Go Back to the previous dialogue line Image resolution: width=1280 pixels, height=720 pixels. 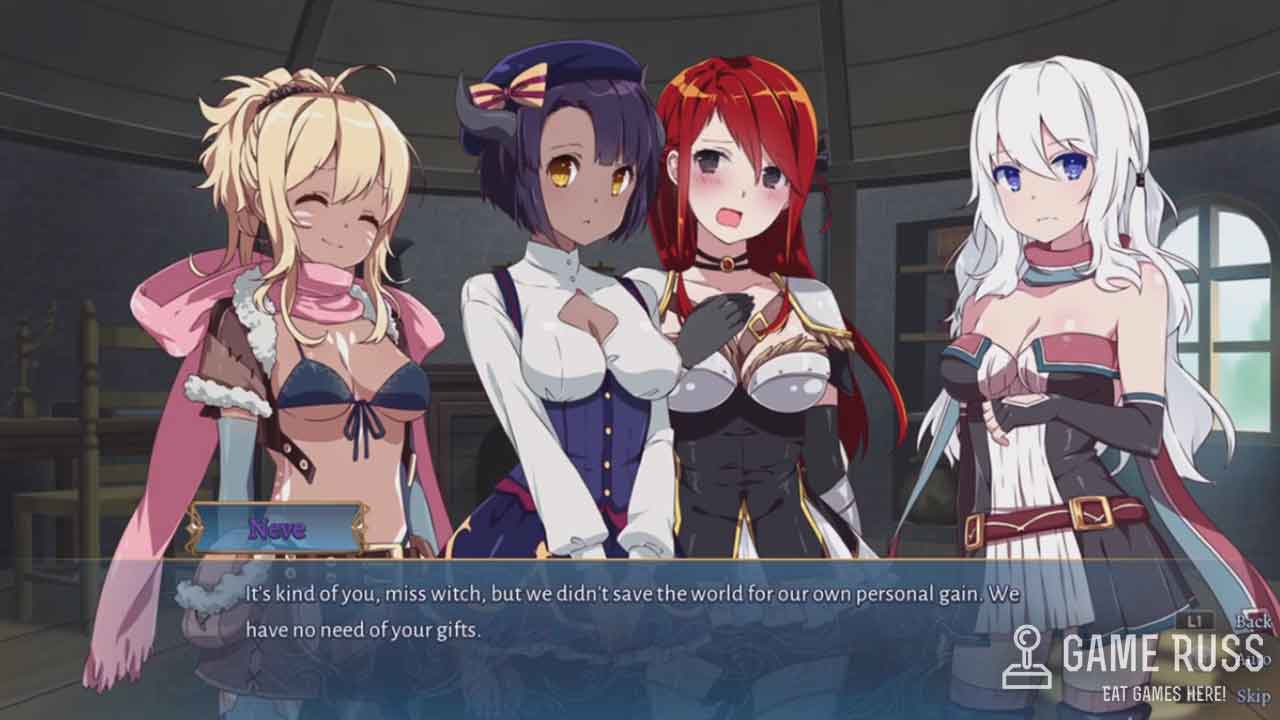pyautogui.click(x=1252, y=622)
